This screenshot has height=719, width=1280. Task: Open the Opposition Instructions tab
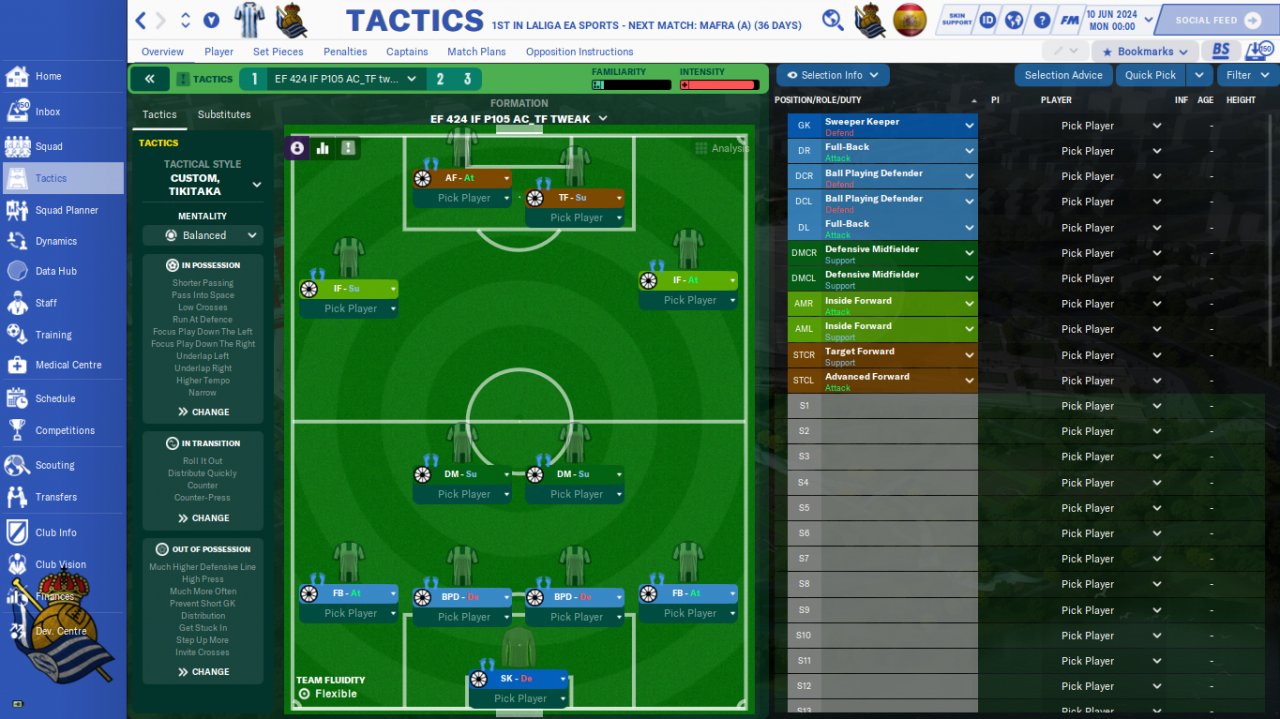click(579, 52)
